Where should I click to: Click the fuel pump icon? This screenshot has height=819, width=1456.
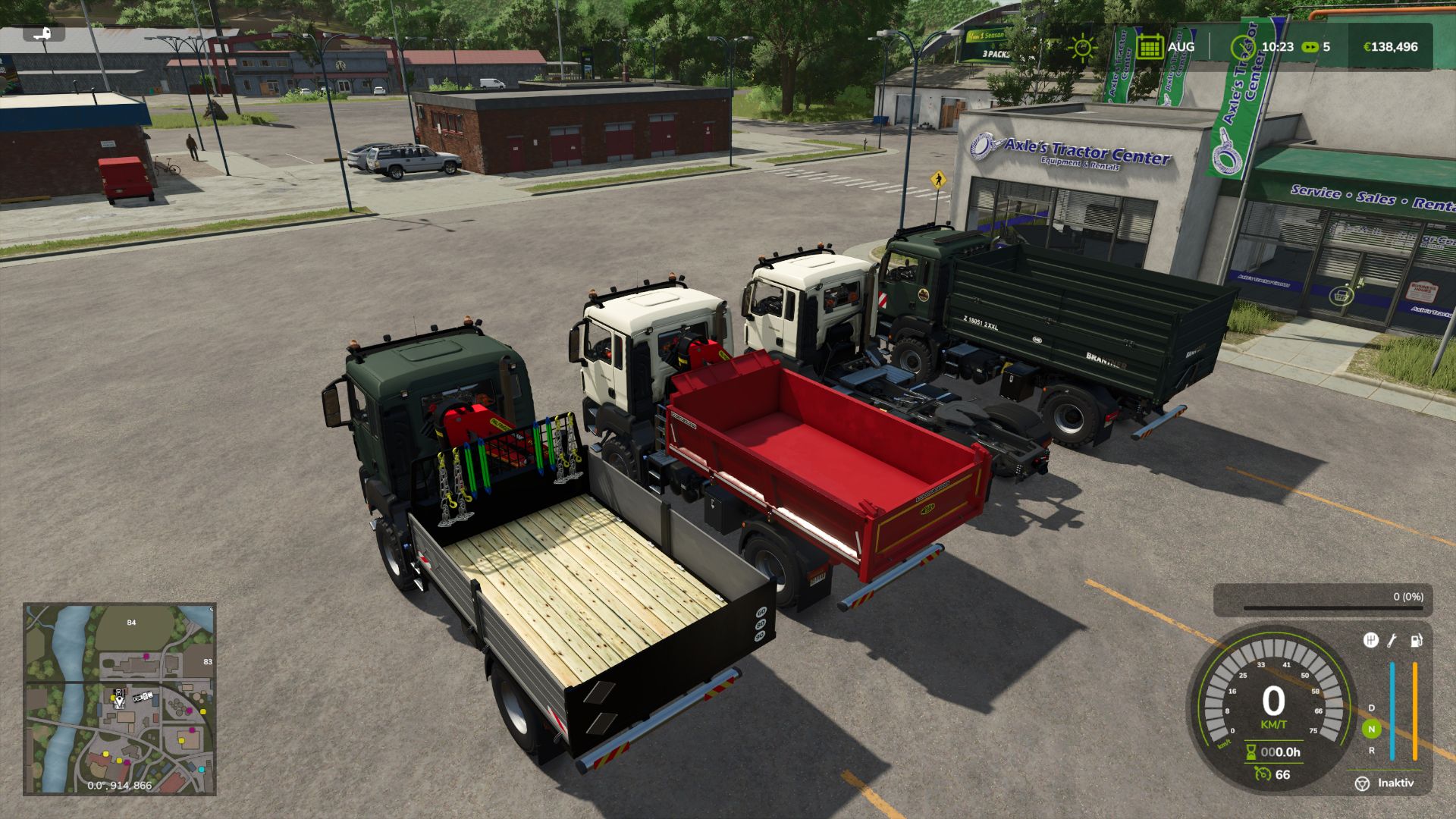point(1417,641)
